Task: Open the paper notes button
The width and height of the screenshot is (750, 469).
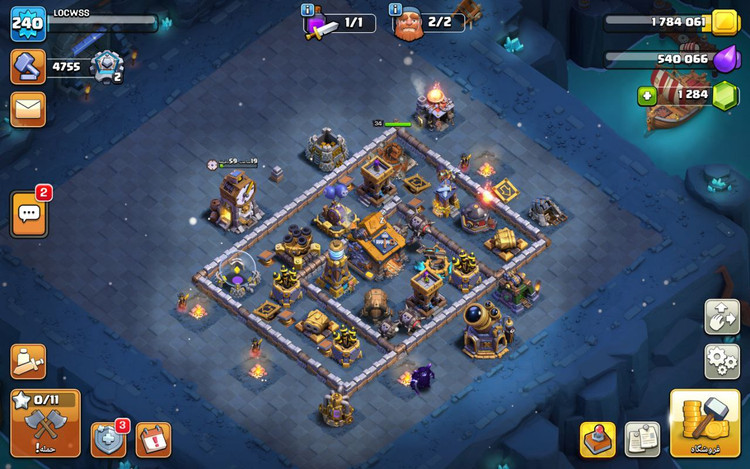Action: [x=642, y=439]
